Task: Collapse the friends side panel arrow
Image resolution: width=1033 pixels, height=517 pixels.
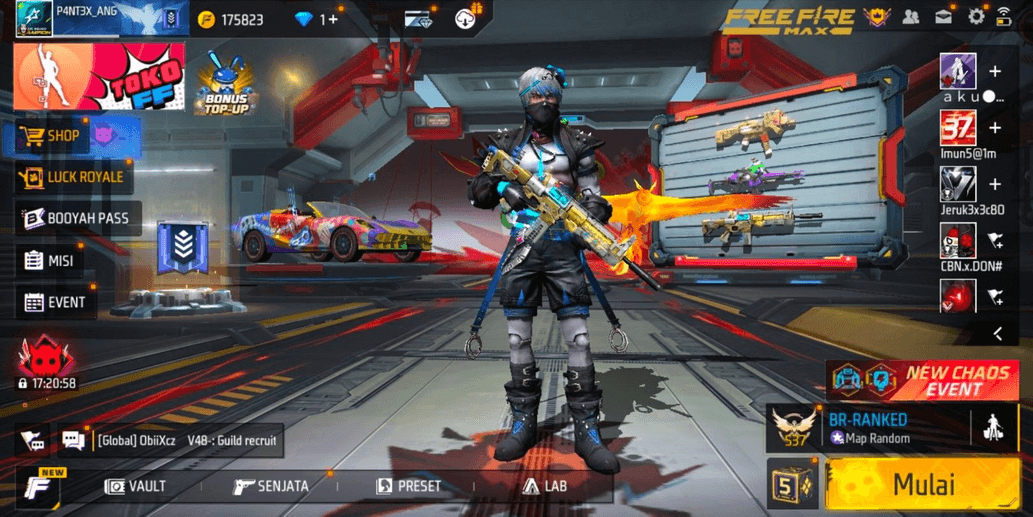Action: tap(997, 333)
